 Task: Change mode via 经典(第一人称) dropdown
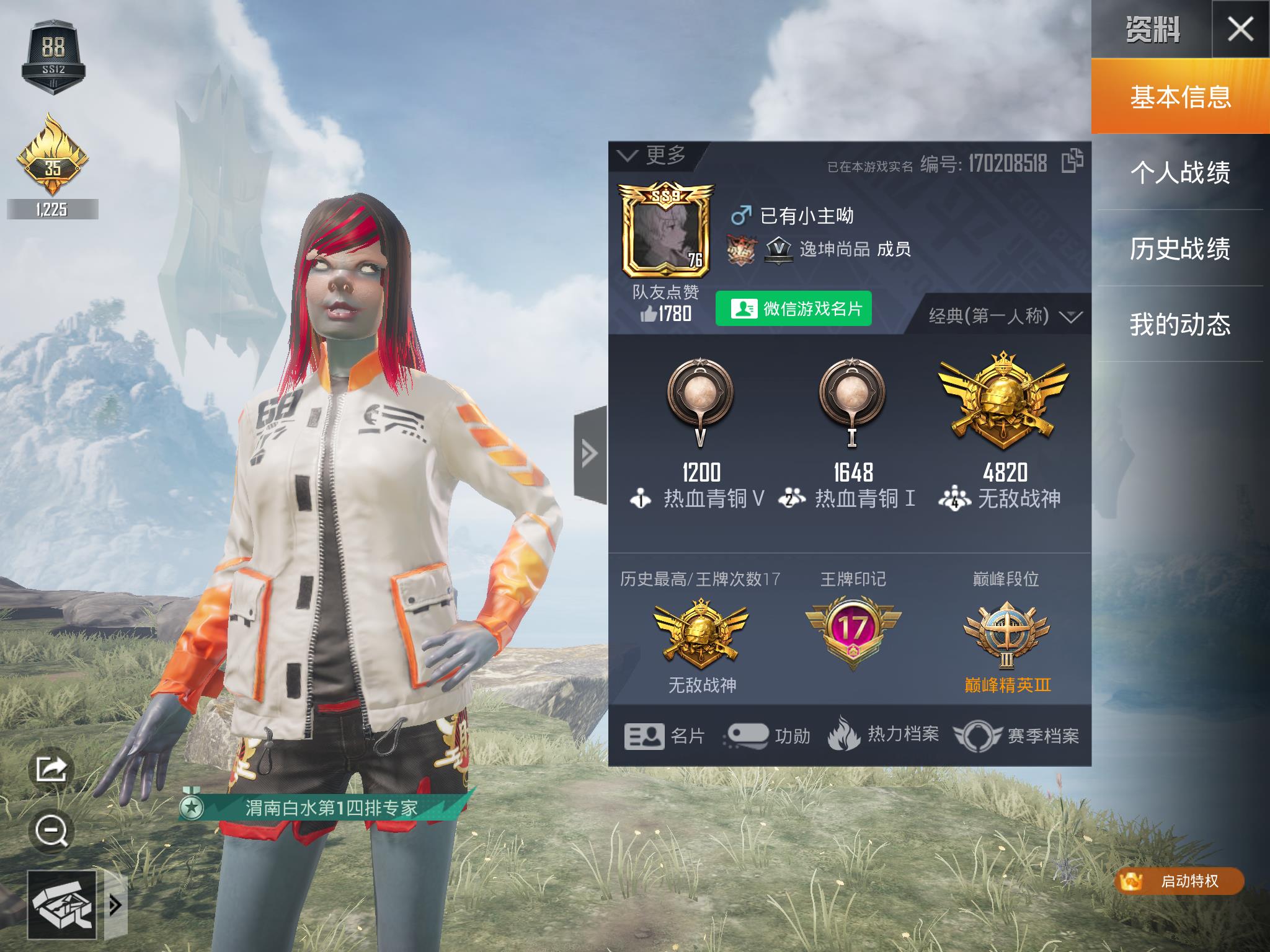coord(1005,317)
